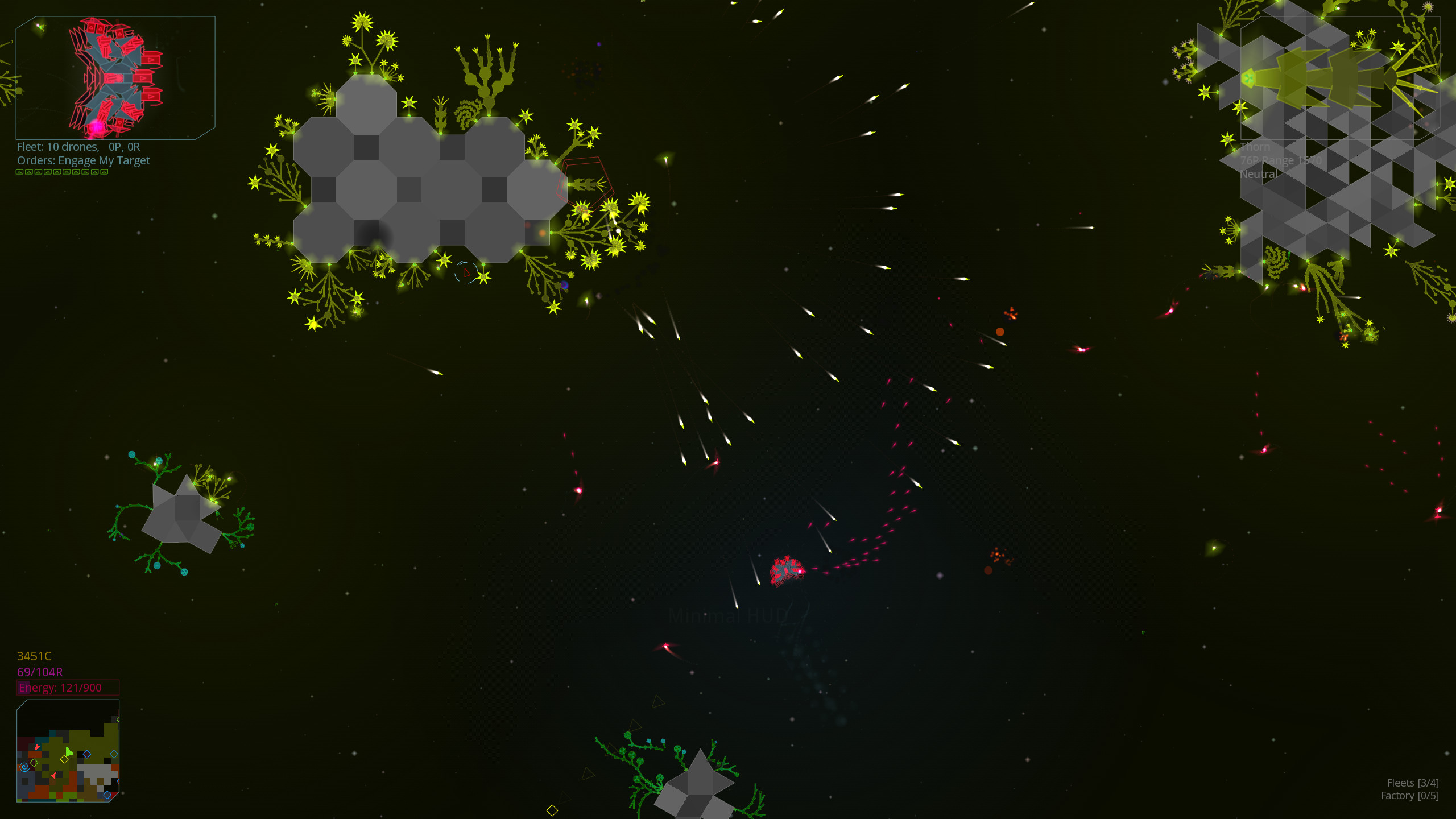
Task: Click the blue spiral wormhole icon on the minimap
Action: pos(24,767)
